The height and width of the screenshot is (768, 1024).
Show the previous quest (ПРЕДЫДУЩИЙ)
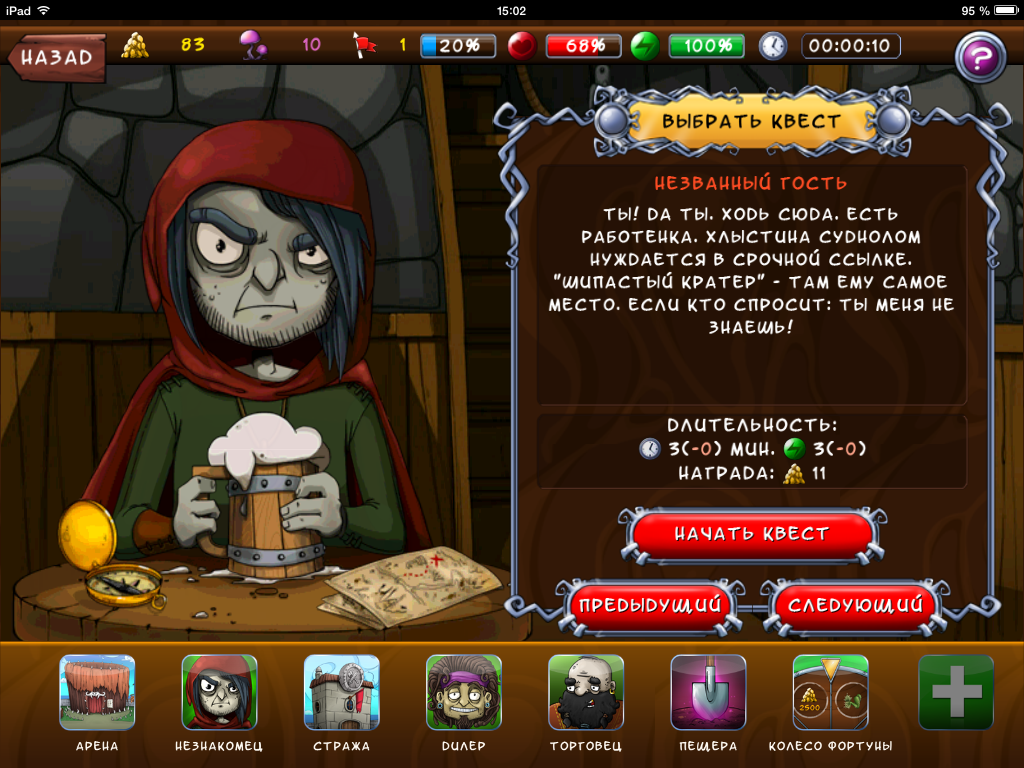tap(652, 605)
